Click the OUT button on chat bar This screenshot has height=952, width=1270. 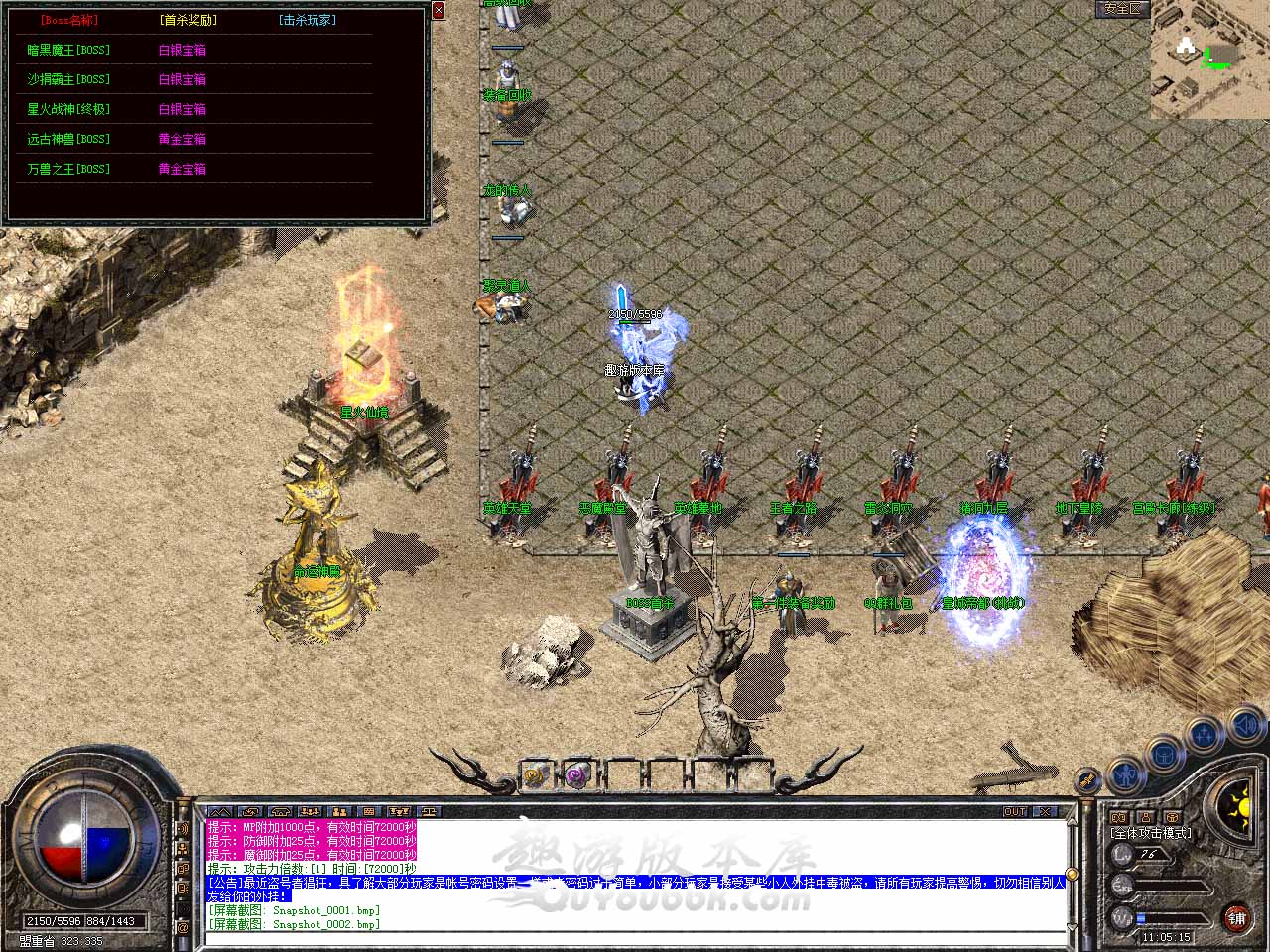[x=1015, y=811]
